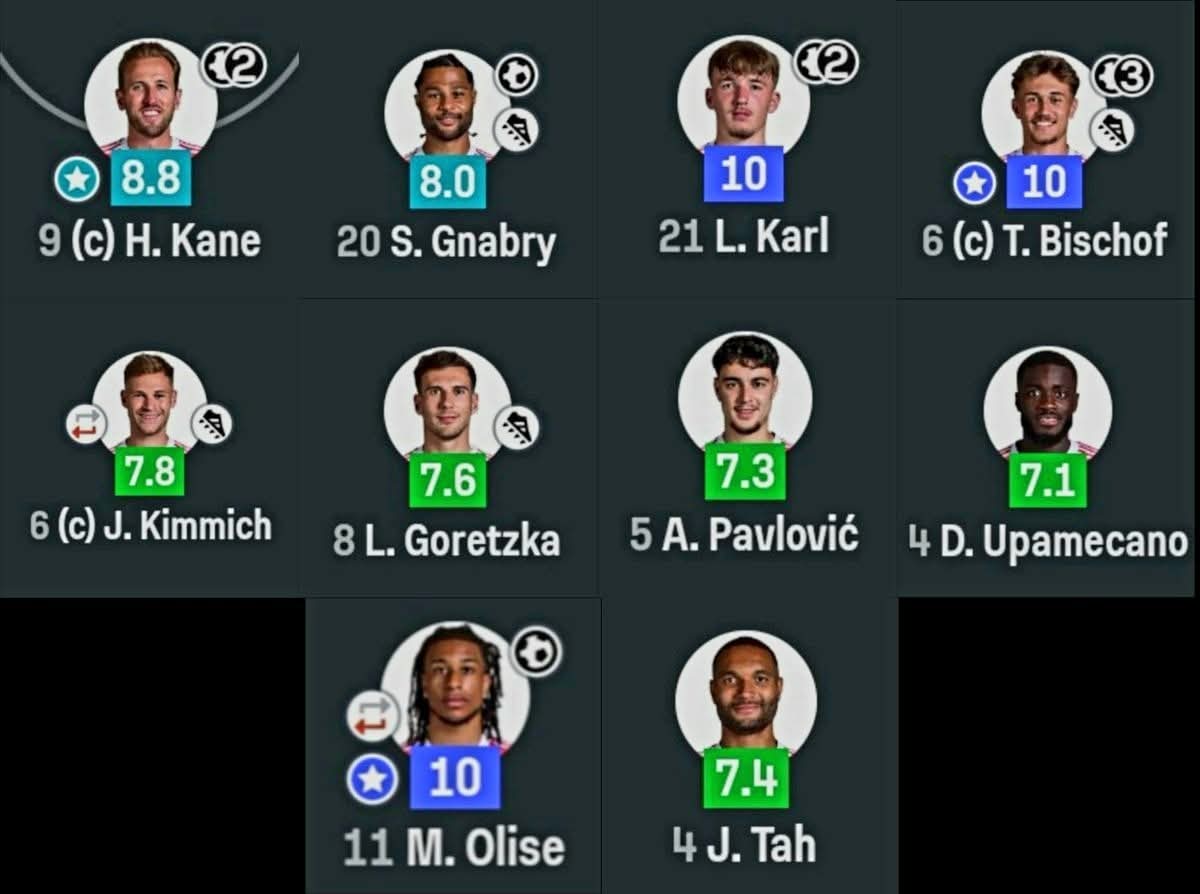This screenshot has height=894, width=1200.
Task: Select Goretzka's assist boot icon
Action: click(517, 427)
